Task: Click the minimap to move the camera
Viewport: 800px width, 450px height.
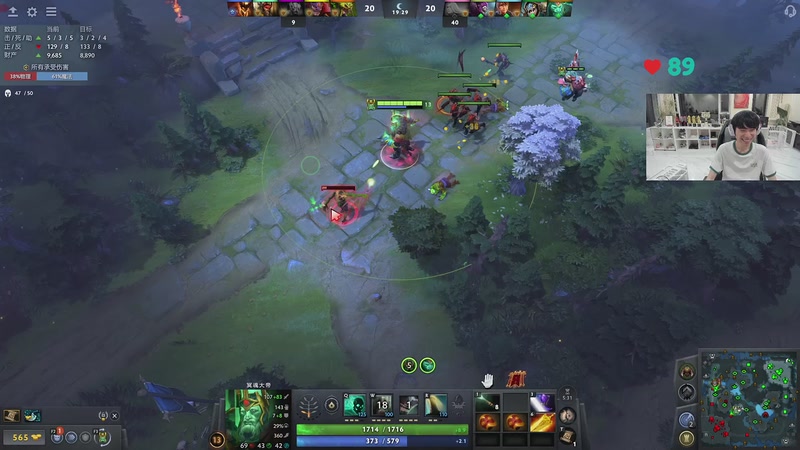Action: 747,397
